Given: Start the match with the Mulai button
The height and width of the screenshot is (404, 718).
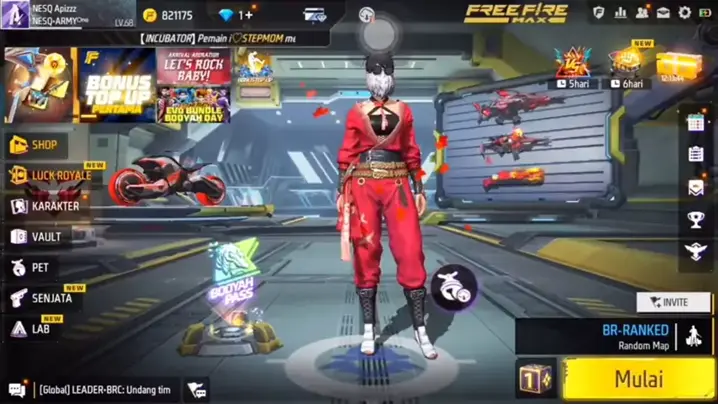Looking at the screenshot, I should tap(638, 380).
